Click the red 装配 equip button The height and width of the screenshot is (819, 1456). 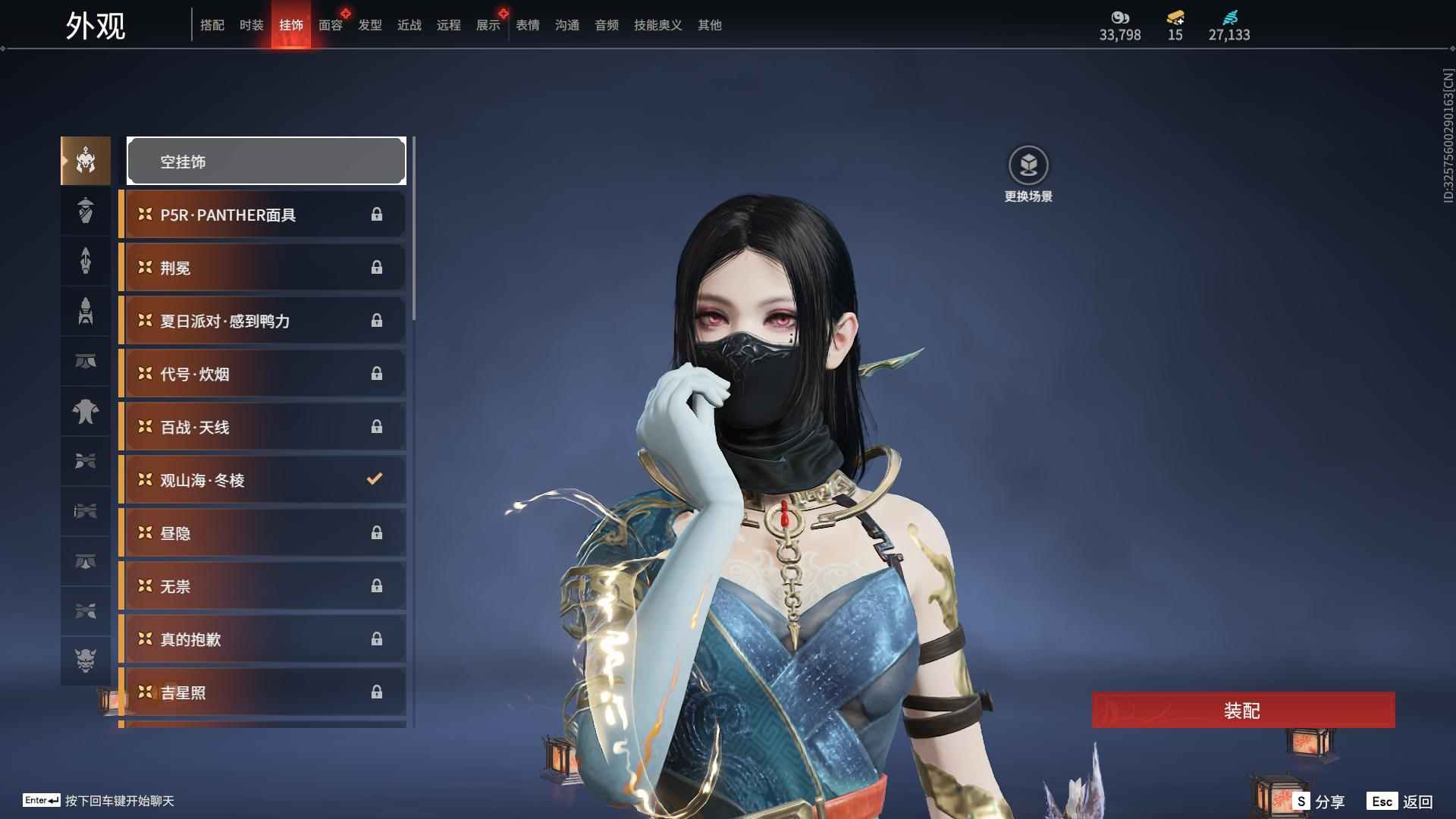click(x=1242, y=711)
